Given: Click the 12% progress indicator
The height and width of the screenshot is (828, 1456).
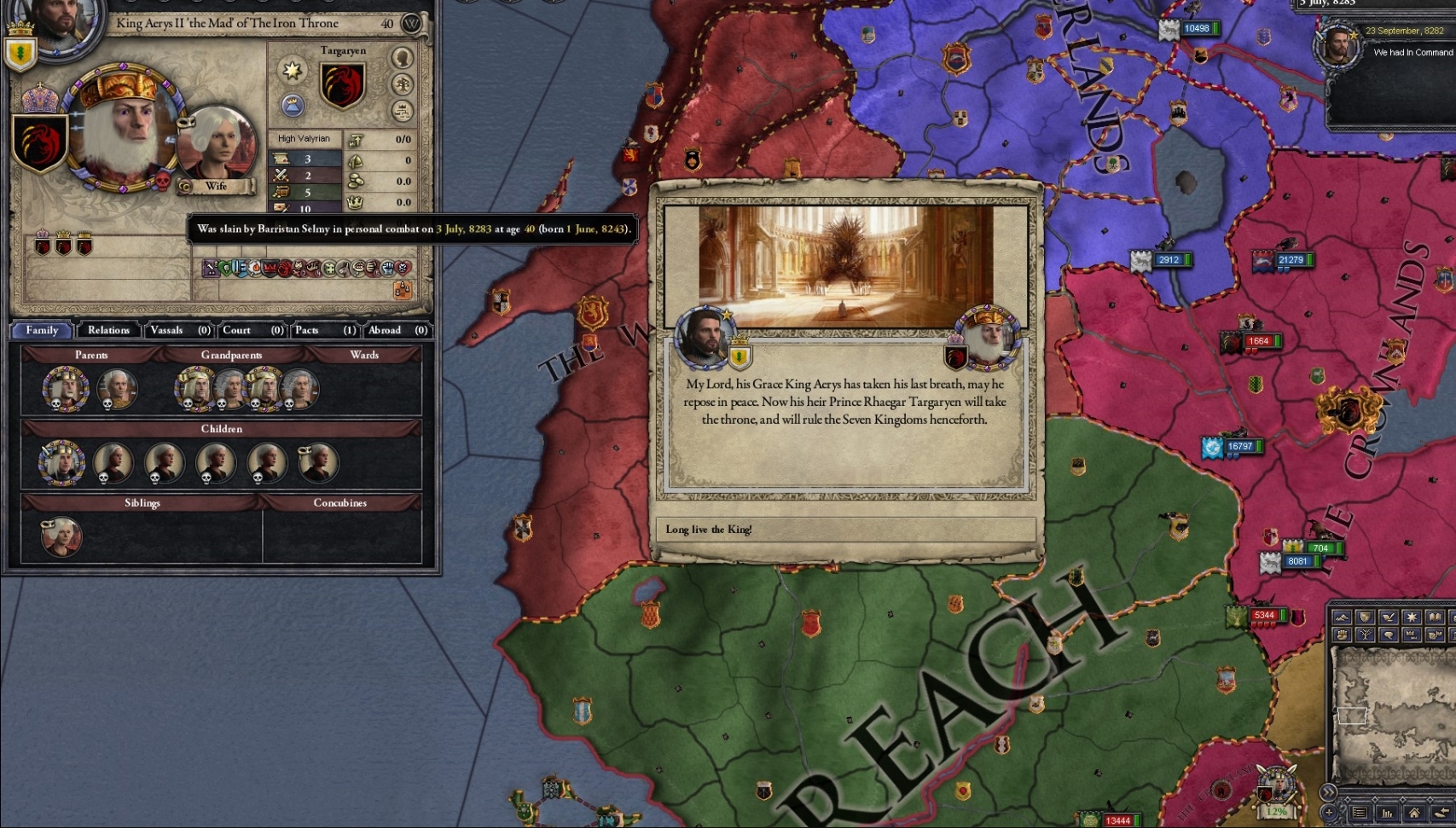Looking at the screenshot, I should click(x=1276, y=812).
